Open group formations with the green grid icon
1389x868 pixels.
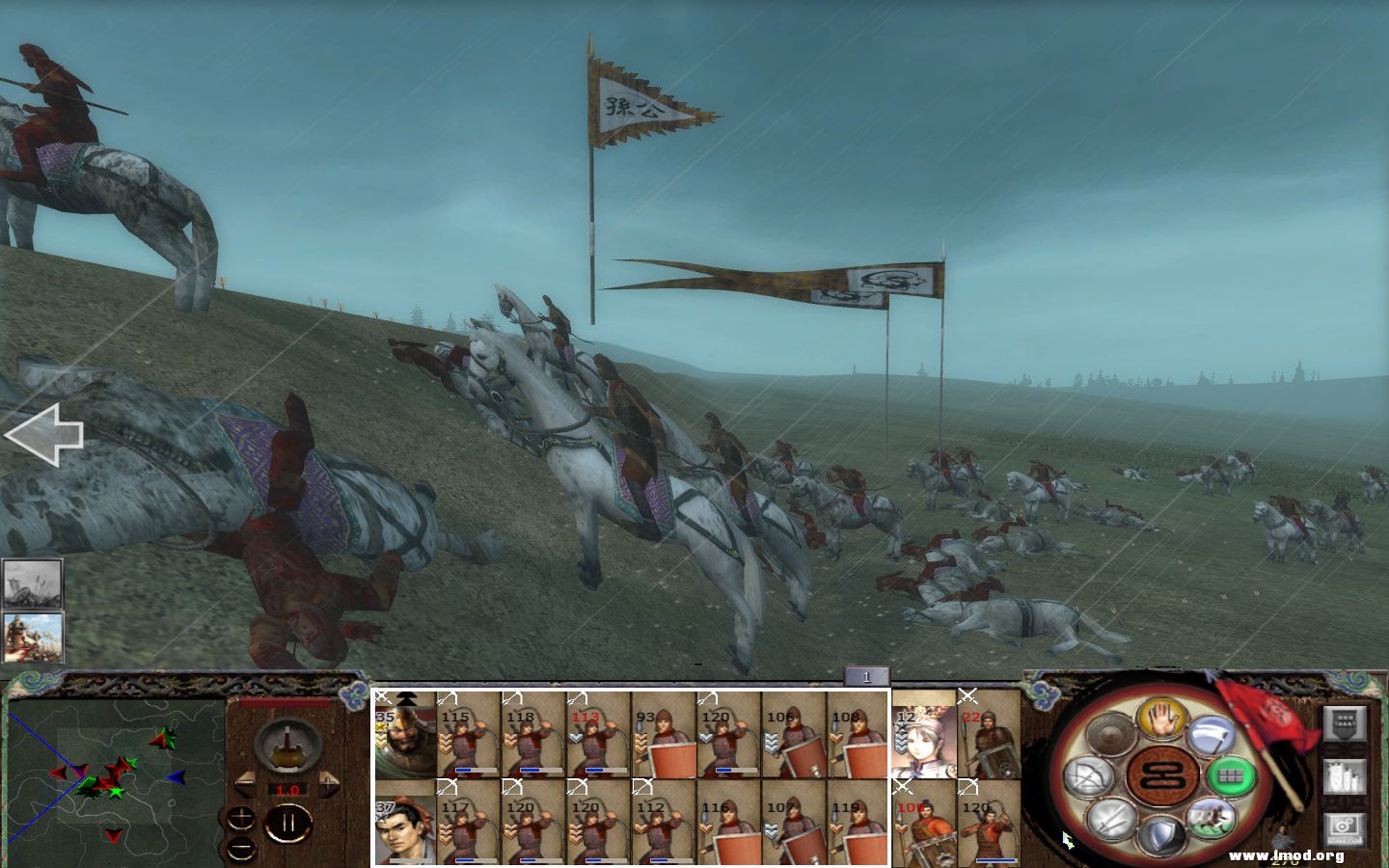1233,775
